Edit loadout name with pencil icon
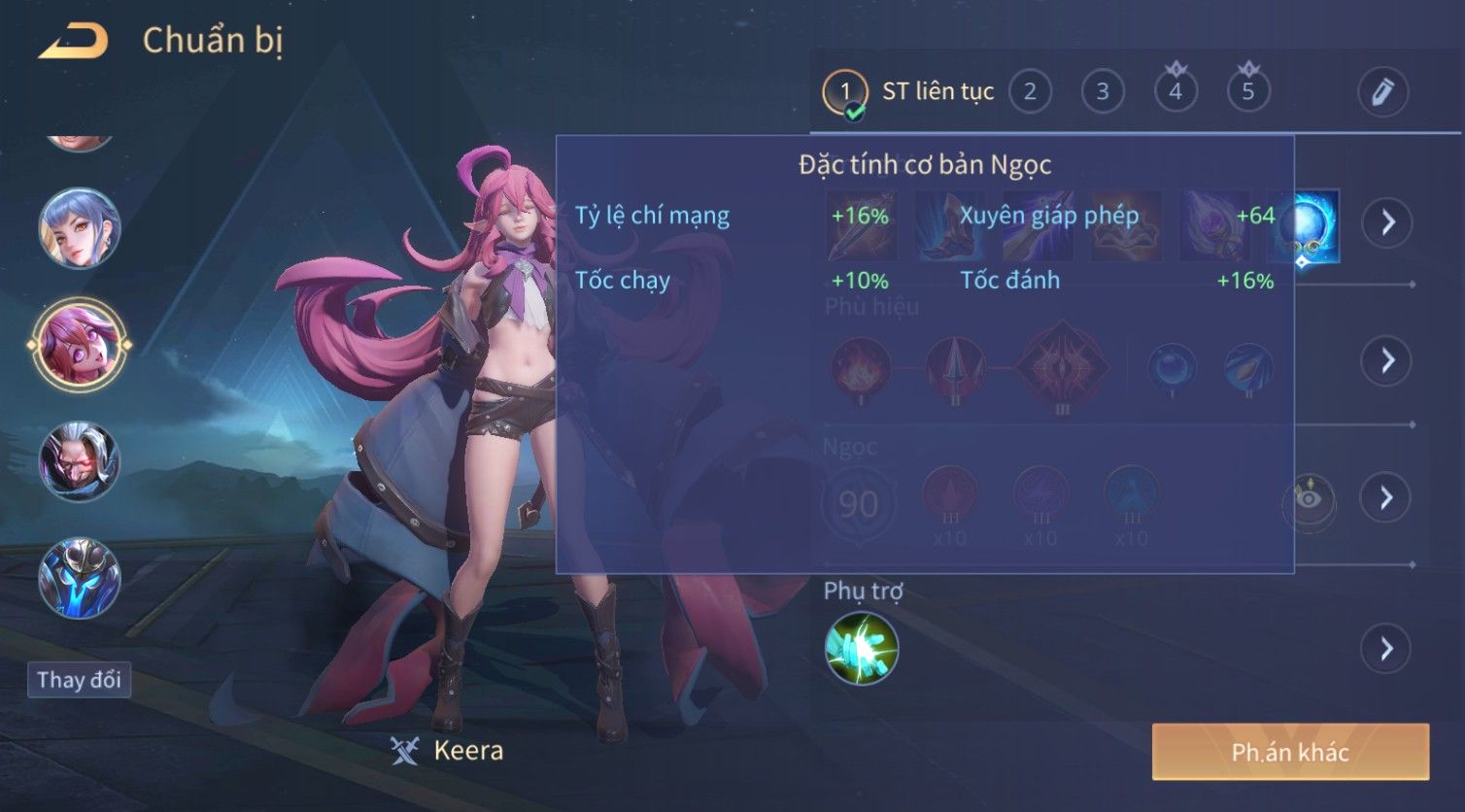1465x812 pixels. click(x=1382, y=92)
